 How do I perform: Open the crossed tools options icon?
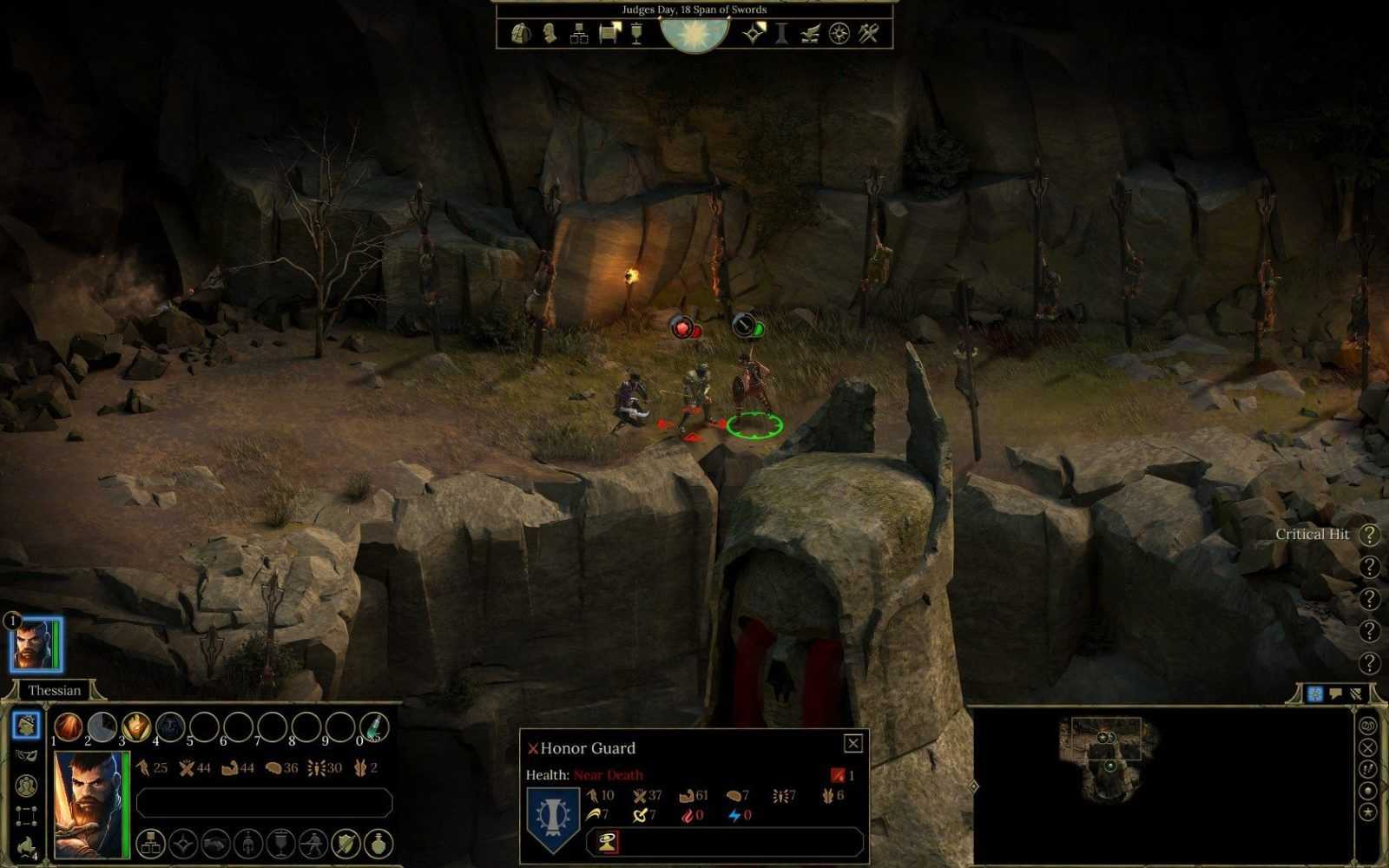click(869, 34)
